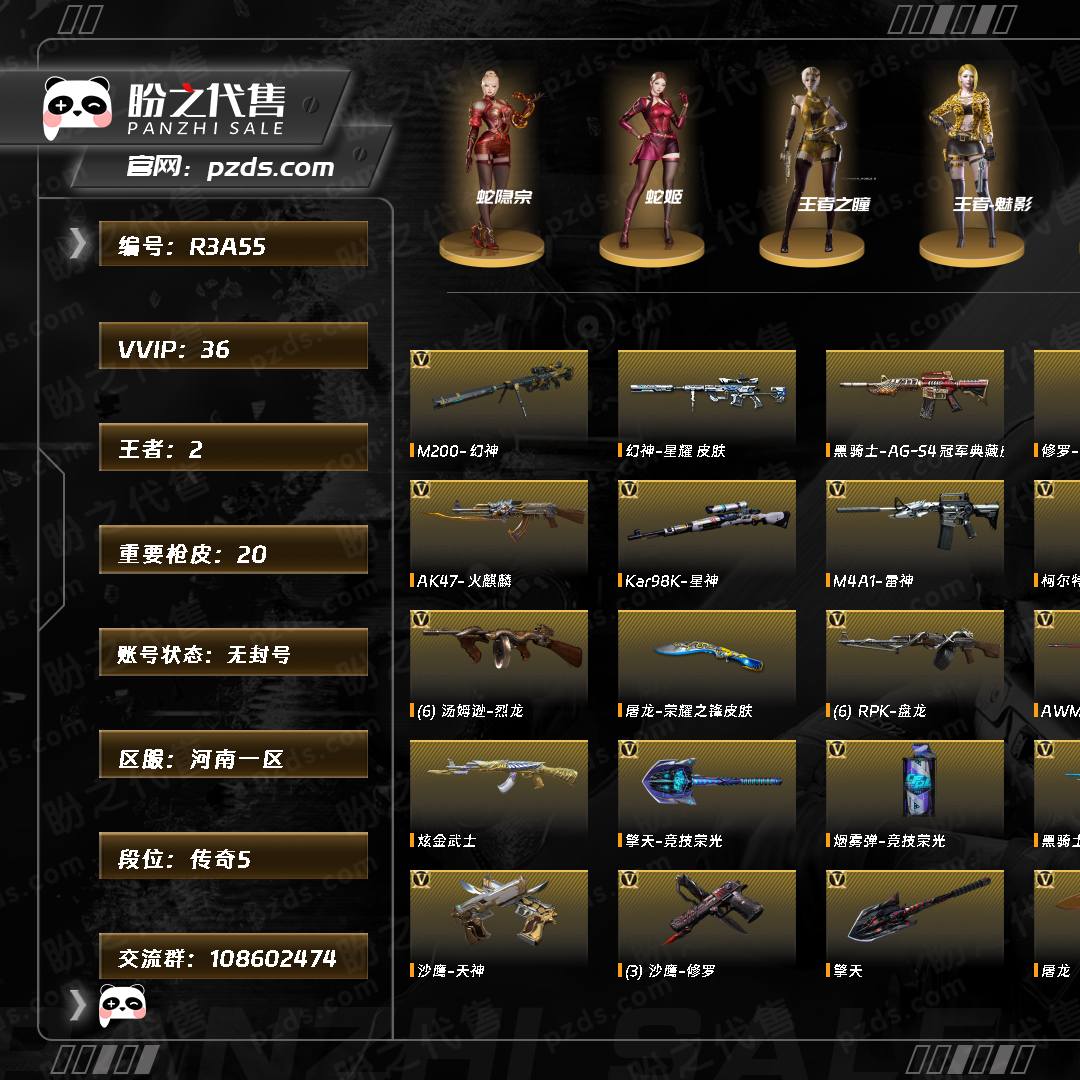Select the 王者-魅影 character figure
Viewport: 1080px width, 1080px height.
click(x=972, y=160)
